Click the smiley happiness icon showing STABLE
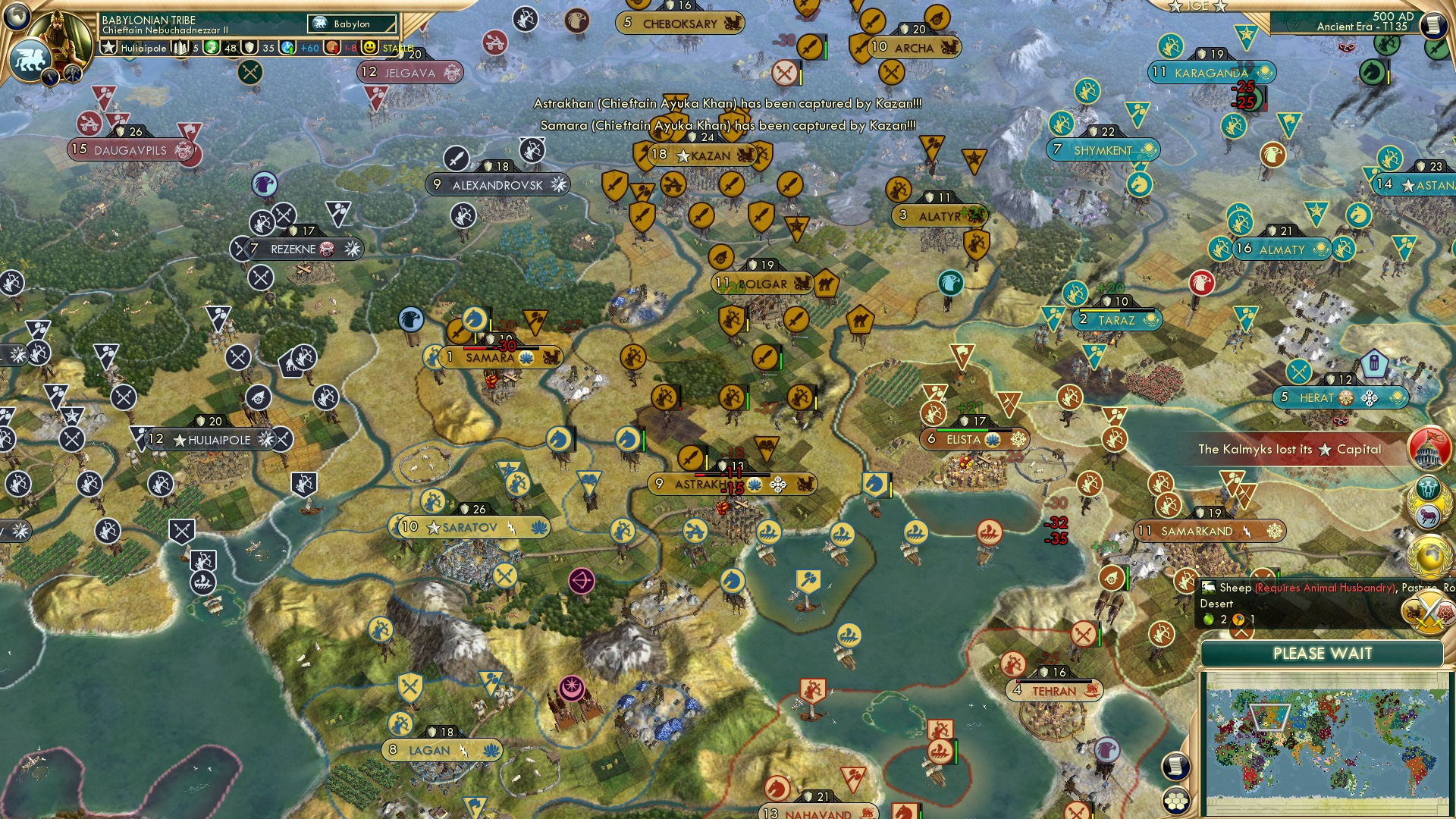Image resolution: width=1456 pixels, height=819 pixels. pos(368,47)
